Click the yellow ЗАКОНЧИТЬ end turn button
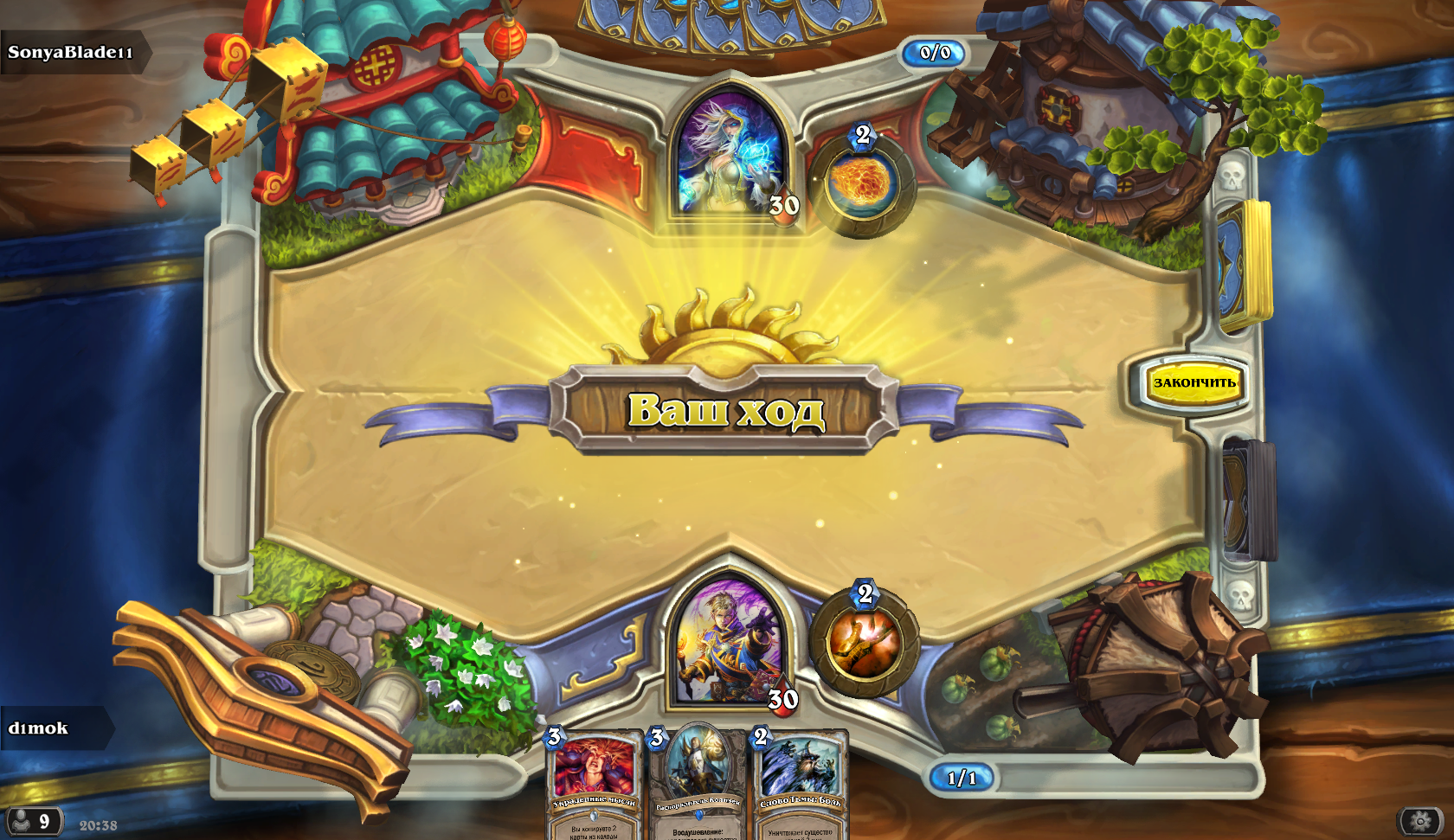 click(1193, 382)
